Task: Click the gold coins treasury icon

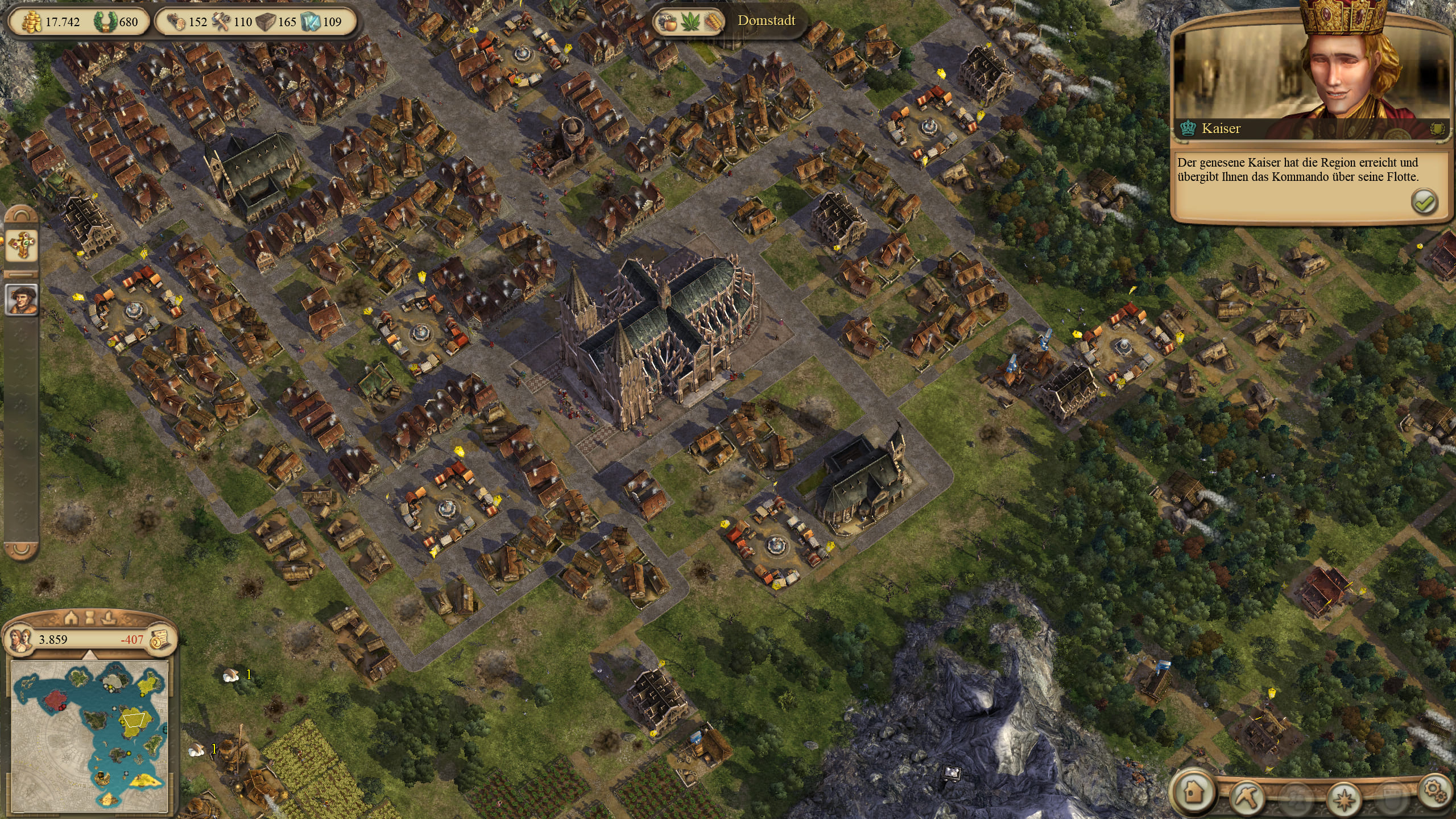Action: click(32, 22)
